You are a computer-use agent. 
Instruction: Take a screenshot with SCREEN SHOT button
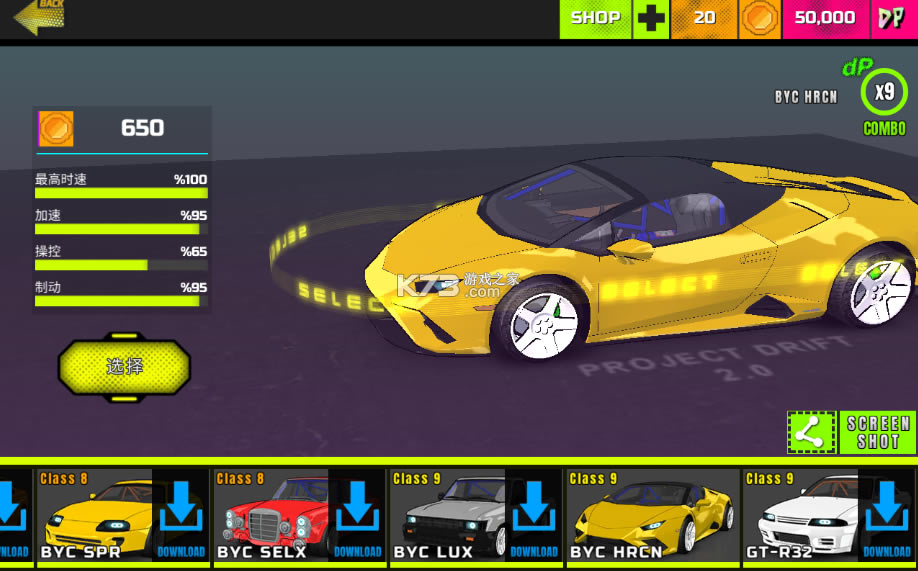coord(877,432)
